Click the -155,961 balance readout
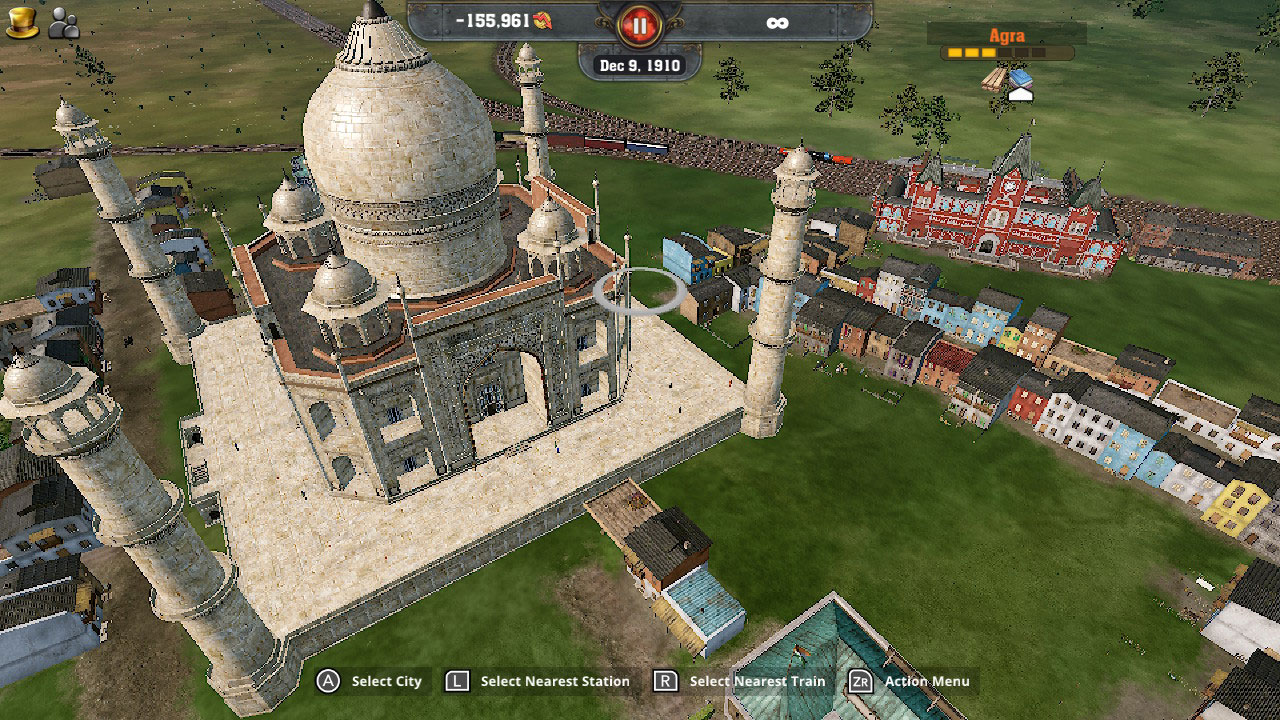 click(493, 22)
